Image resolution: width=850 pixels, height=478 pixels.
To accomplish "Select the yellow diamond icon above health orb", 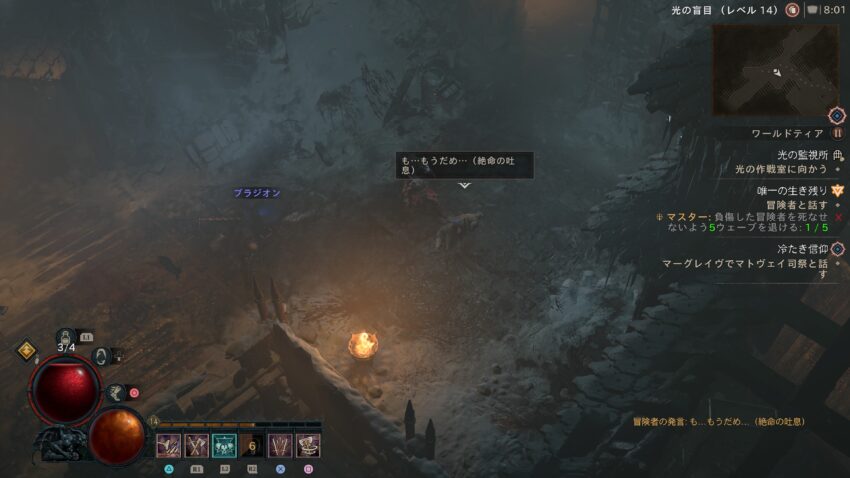I will (27, 350).
